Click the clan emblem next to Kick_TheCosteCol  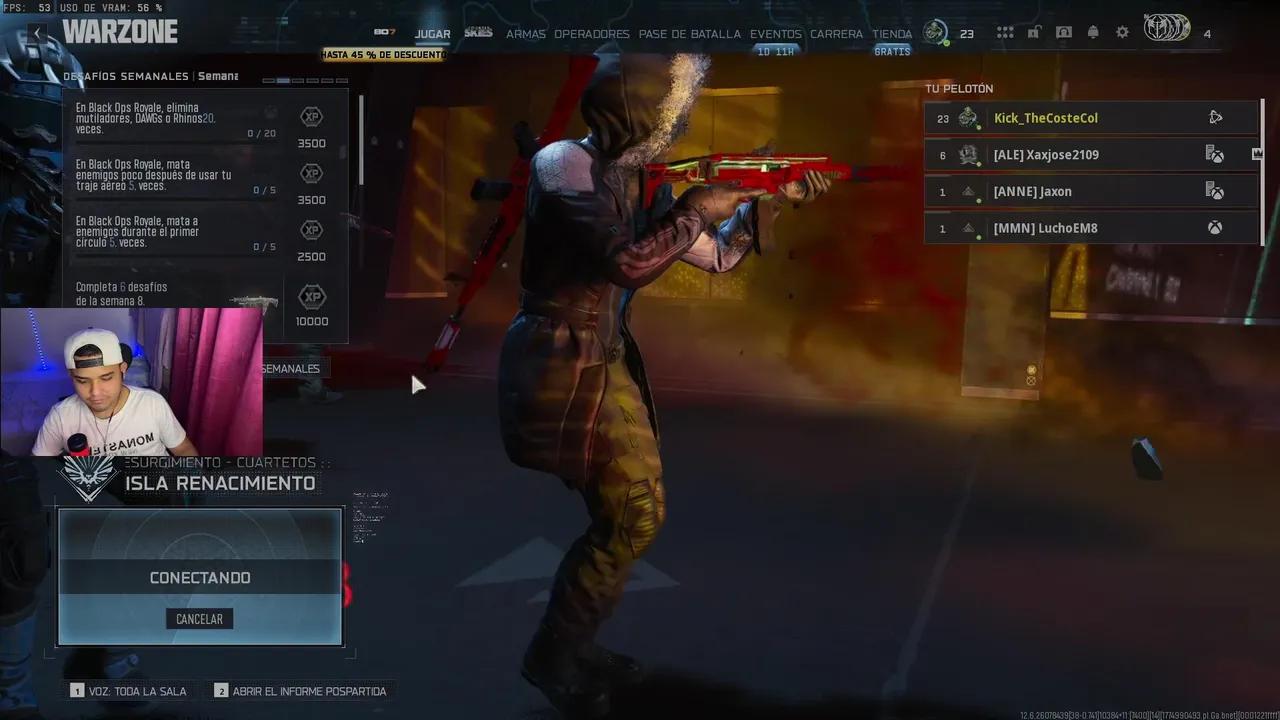pyautogui.click(x=967, y=117)
